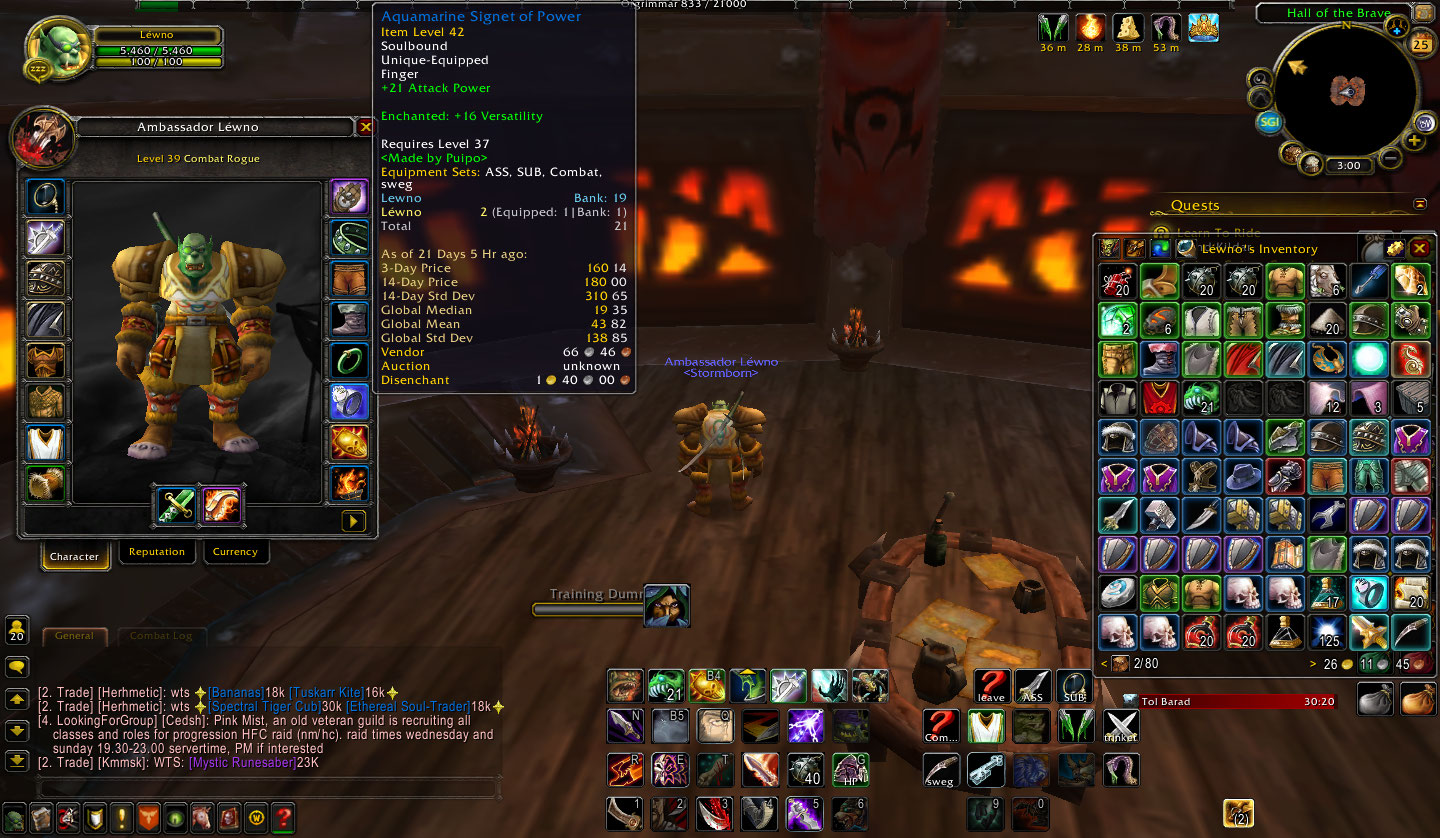Viewport: 1440px width, 838px height.
Task: Click the blue SGI minimap button
Action: click(1270, 122)
